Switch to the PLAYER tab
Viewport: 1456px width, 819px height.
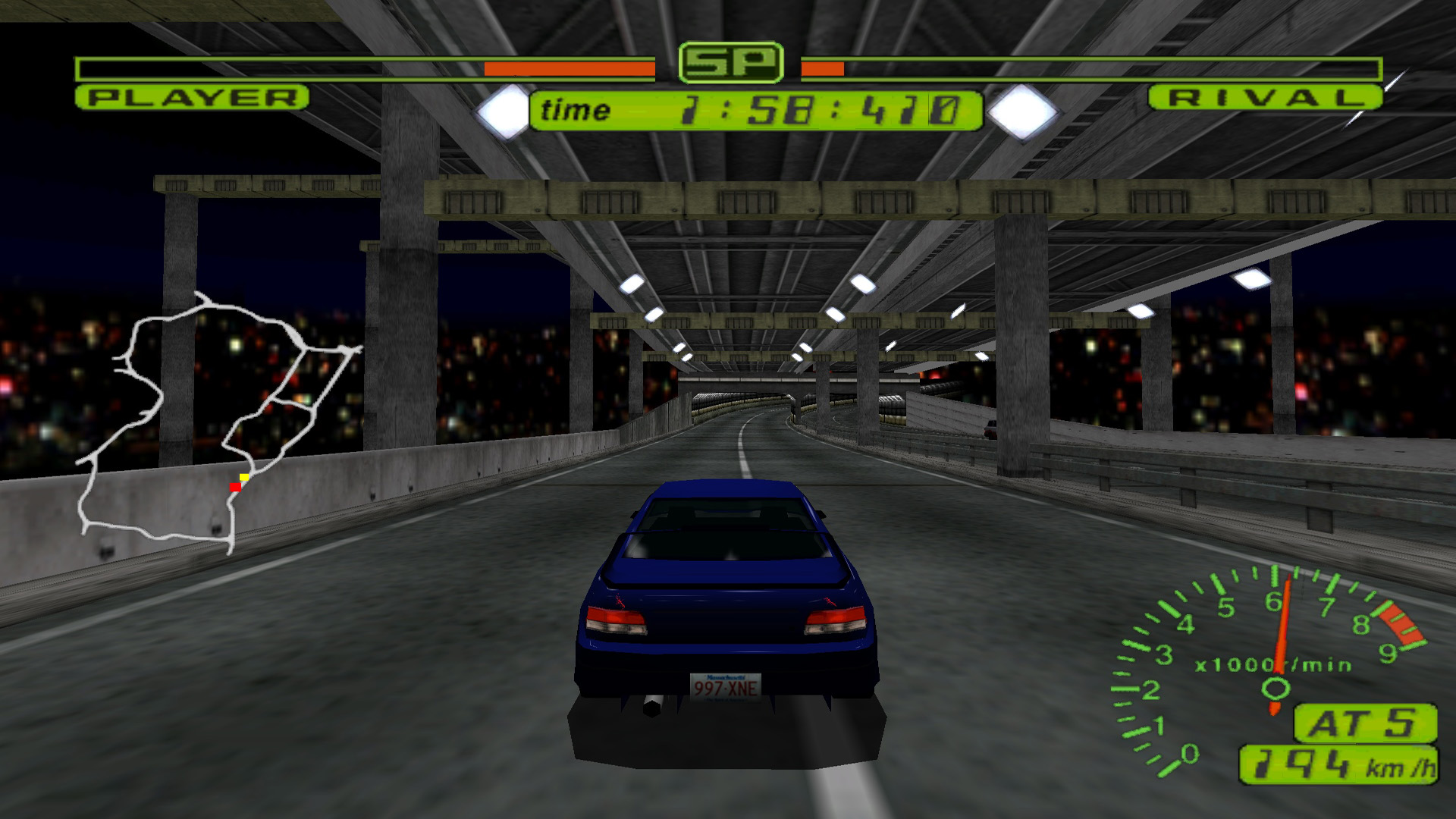[x=193, y=97]
